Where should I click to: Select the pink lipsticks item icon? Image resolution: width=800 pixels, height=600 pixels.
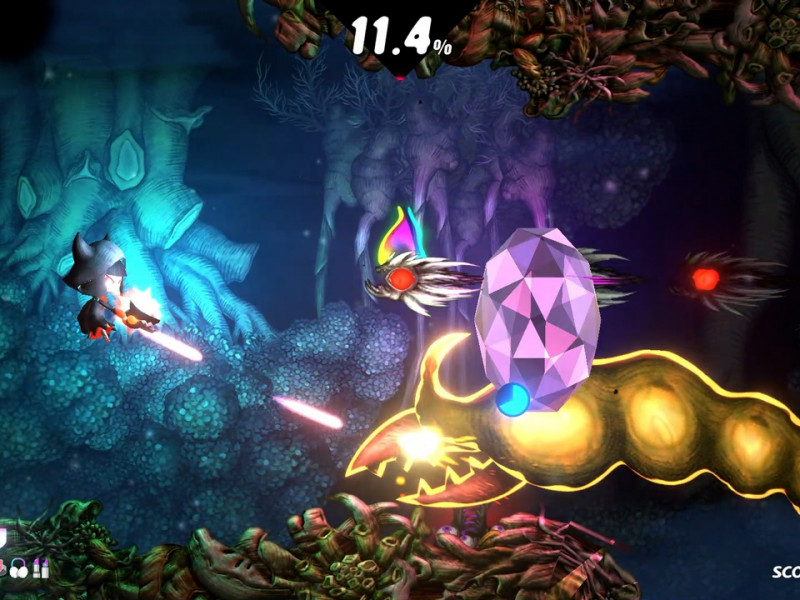41,570
